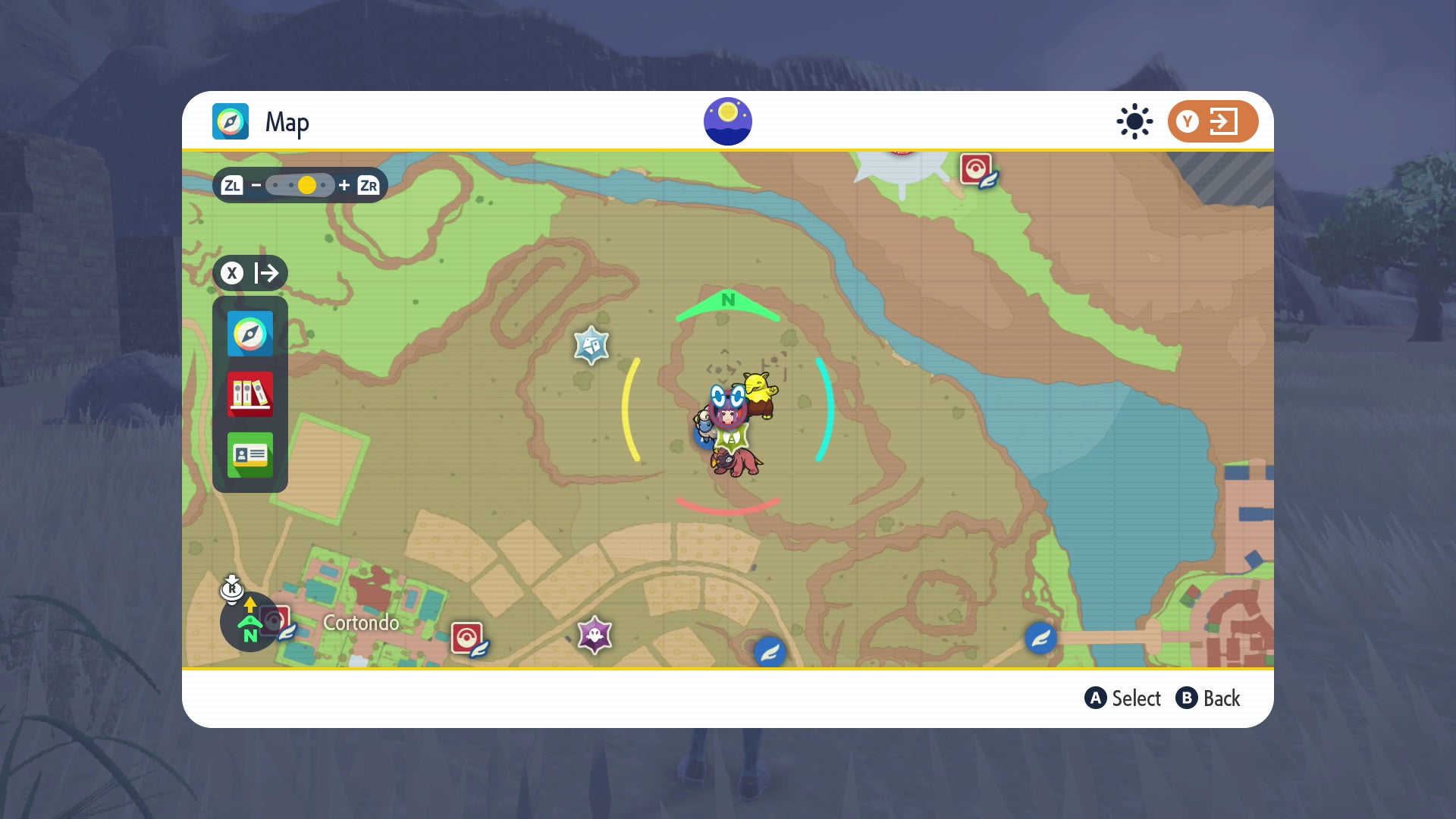Click the eastern flight point feather icon
1456x819 pixels.
[x=1040, y=639]
